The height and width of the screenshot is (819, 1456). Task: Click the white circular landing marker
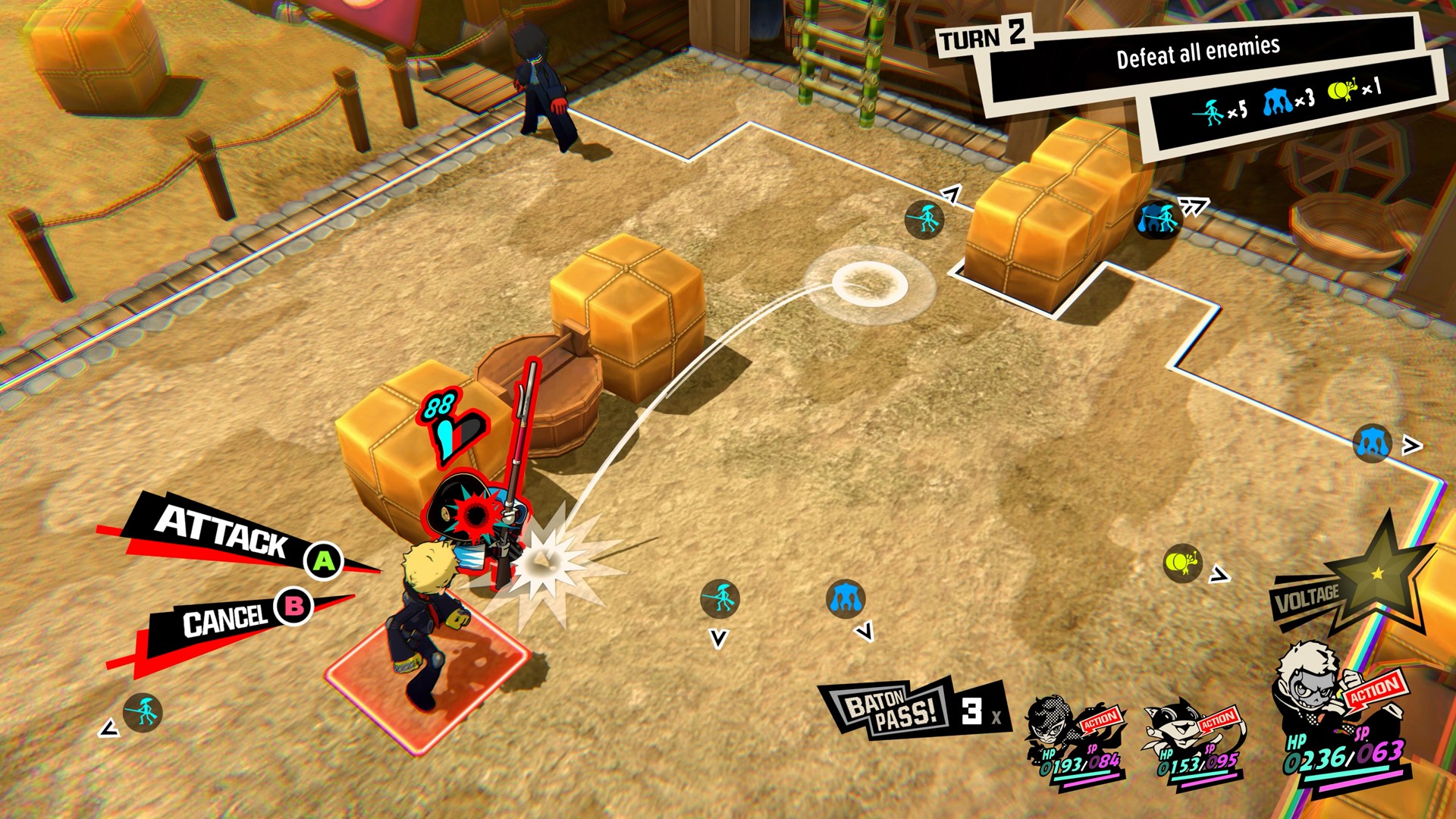[x=869, y=284]
